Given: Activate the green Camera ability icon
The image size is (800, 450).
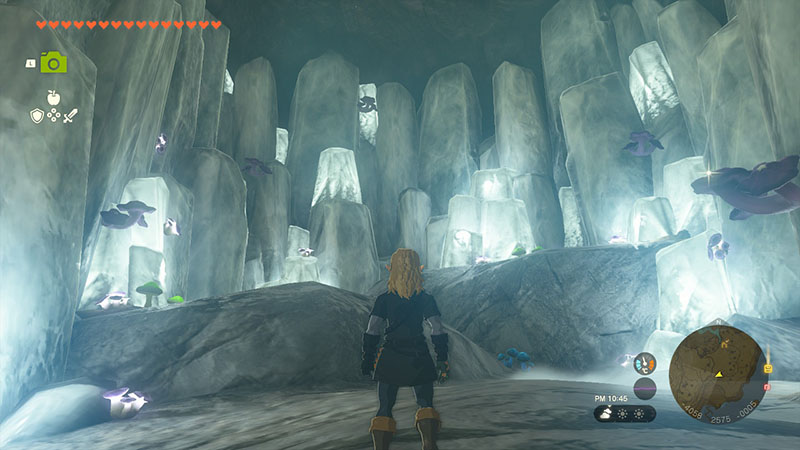Looking at the screenshot, I should click(x=54, y=62).
